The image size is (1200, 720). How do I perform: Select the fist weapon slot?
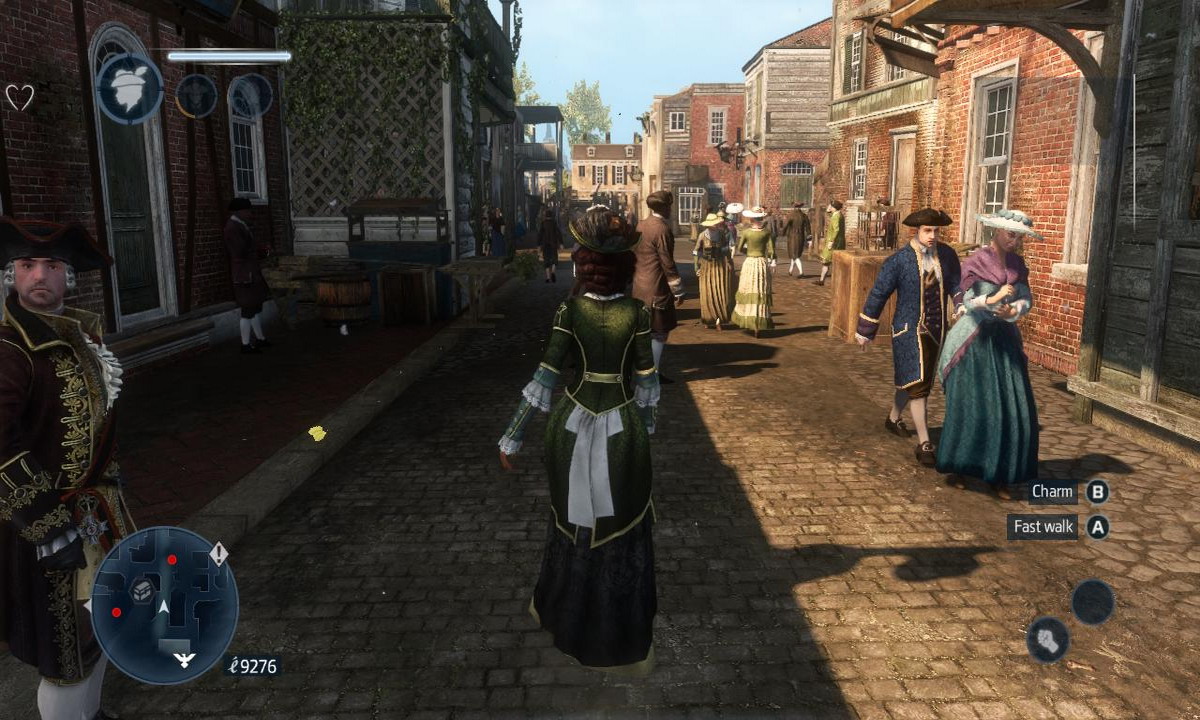coord(1047,639)
